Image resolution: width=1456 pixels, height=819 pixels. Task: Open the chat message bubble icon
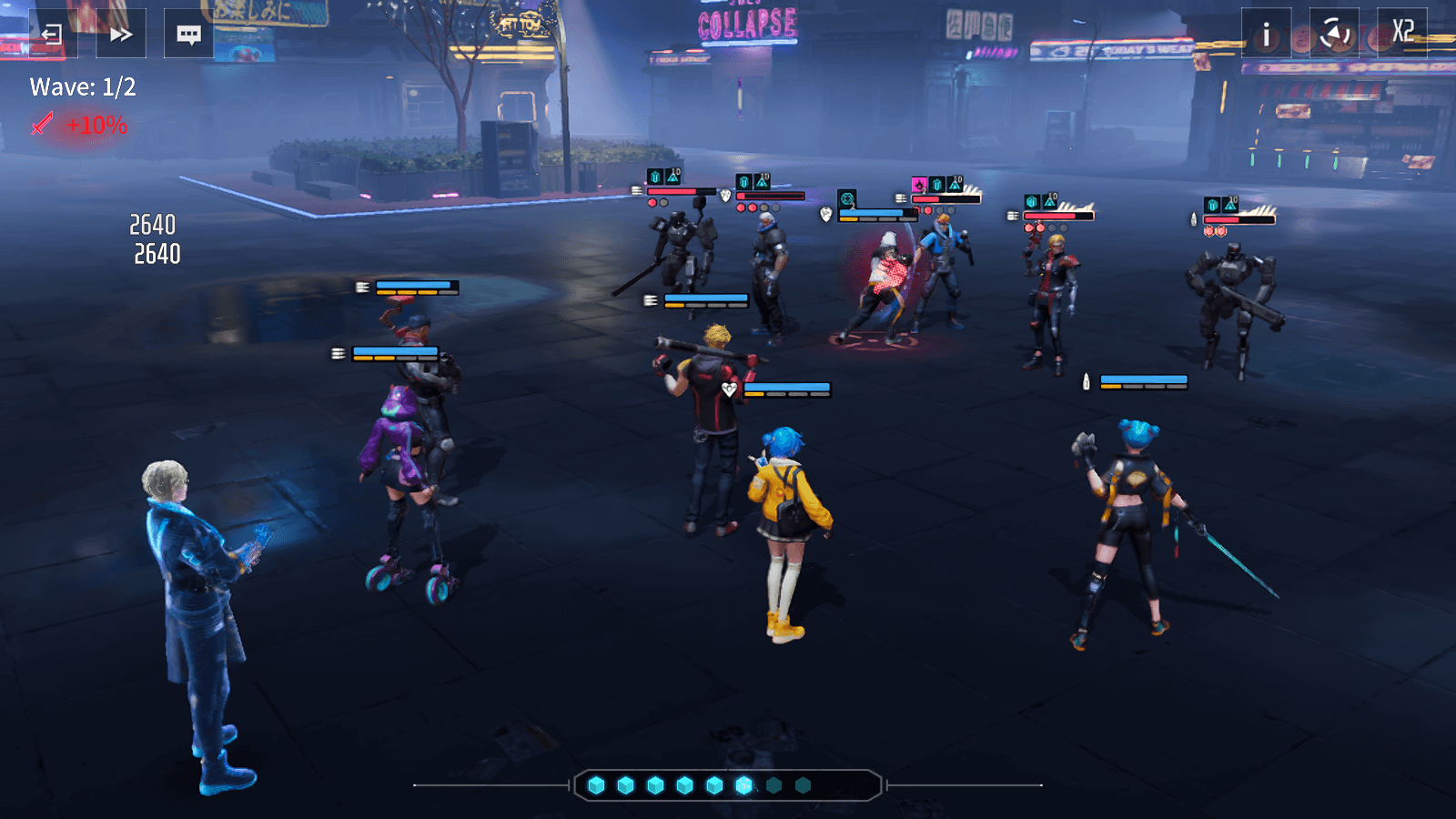tap(189, 35)
